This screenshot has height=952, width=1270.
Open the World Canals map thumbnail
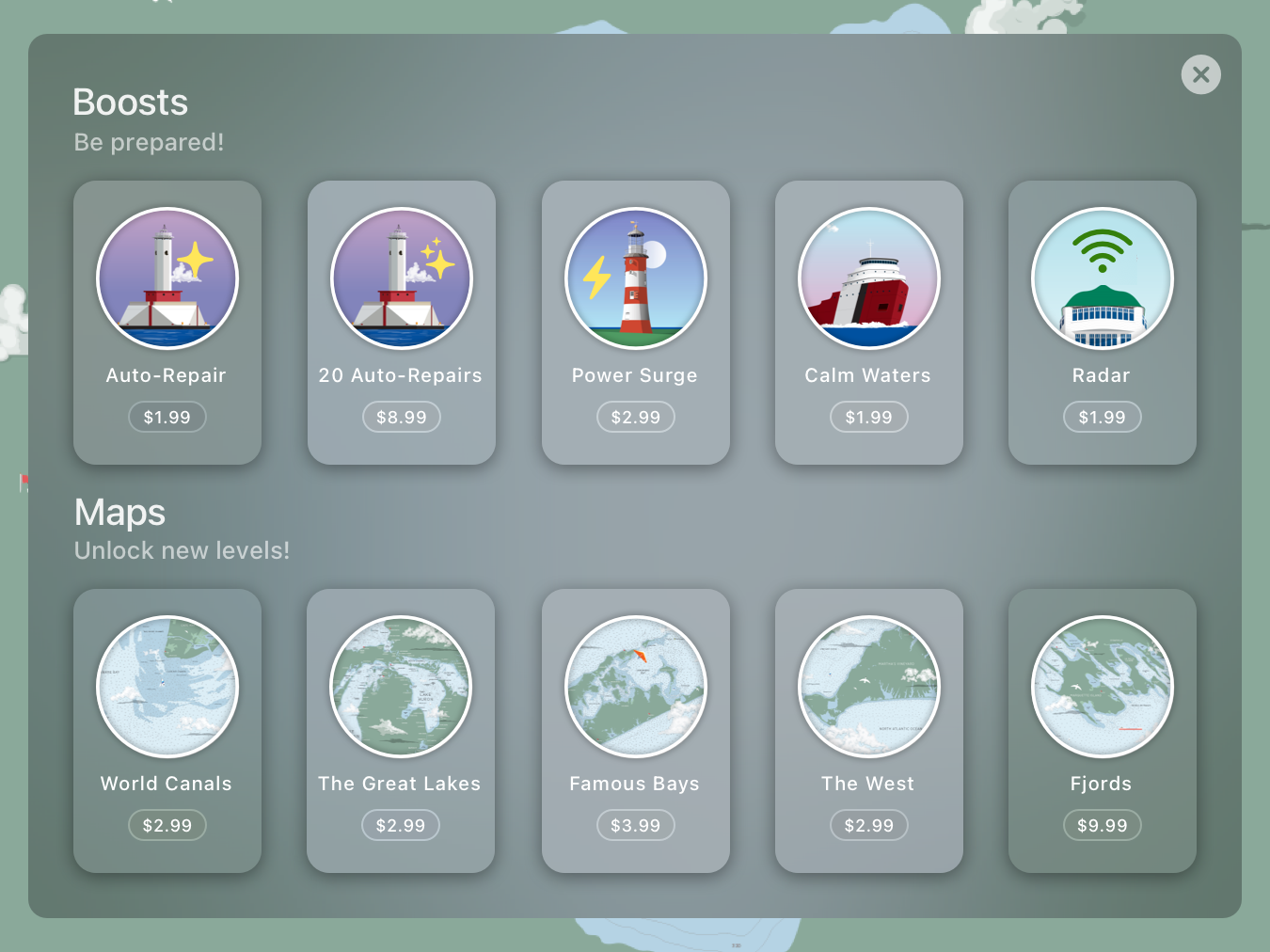click(167, 687)
